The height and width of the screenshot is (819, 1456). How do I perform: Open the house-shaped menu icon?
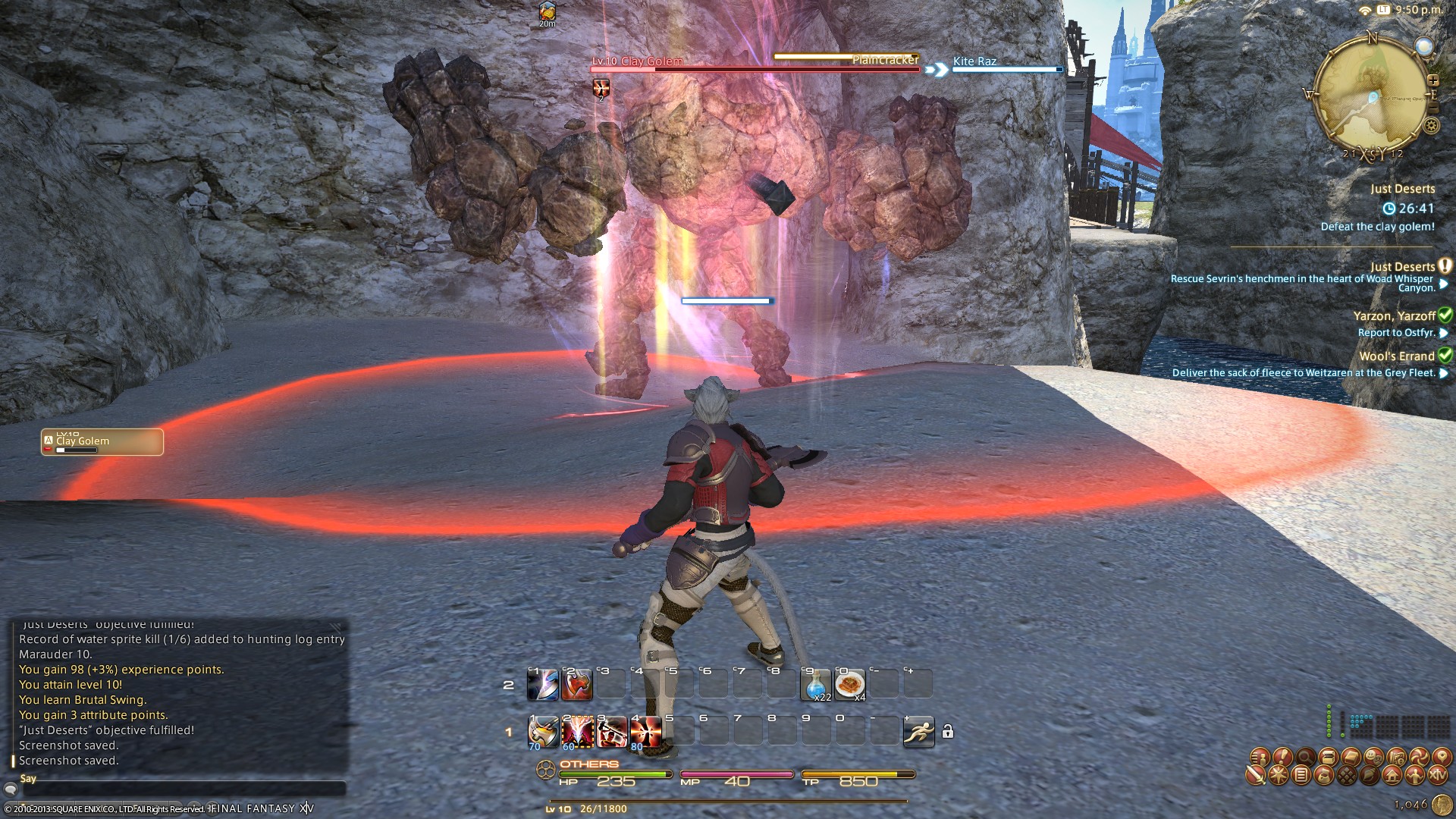pos(1392,776)
